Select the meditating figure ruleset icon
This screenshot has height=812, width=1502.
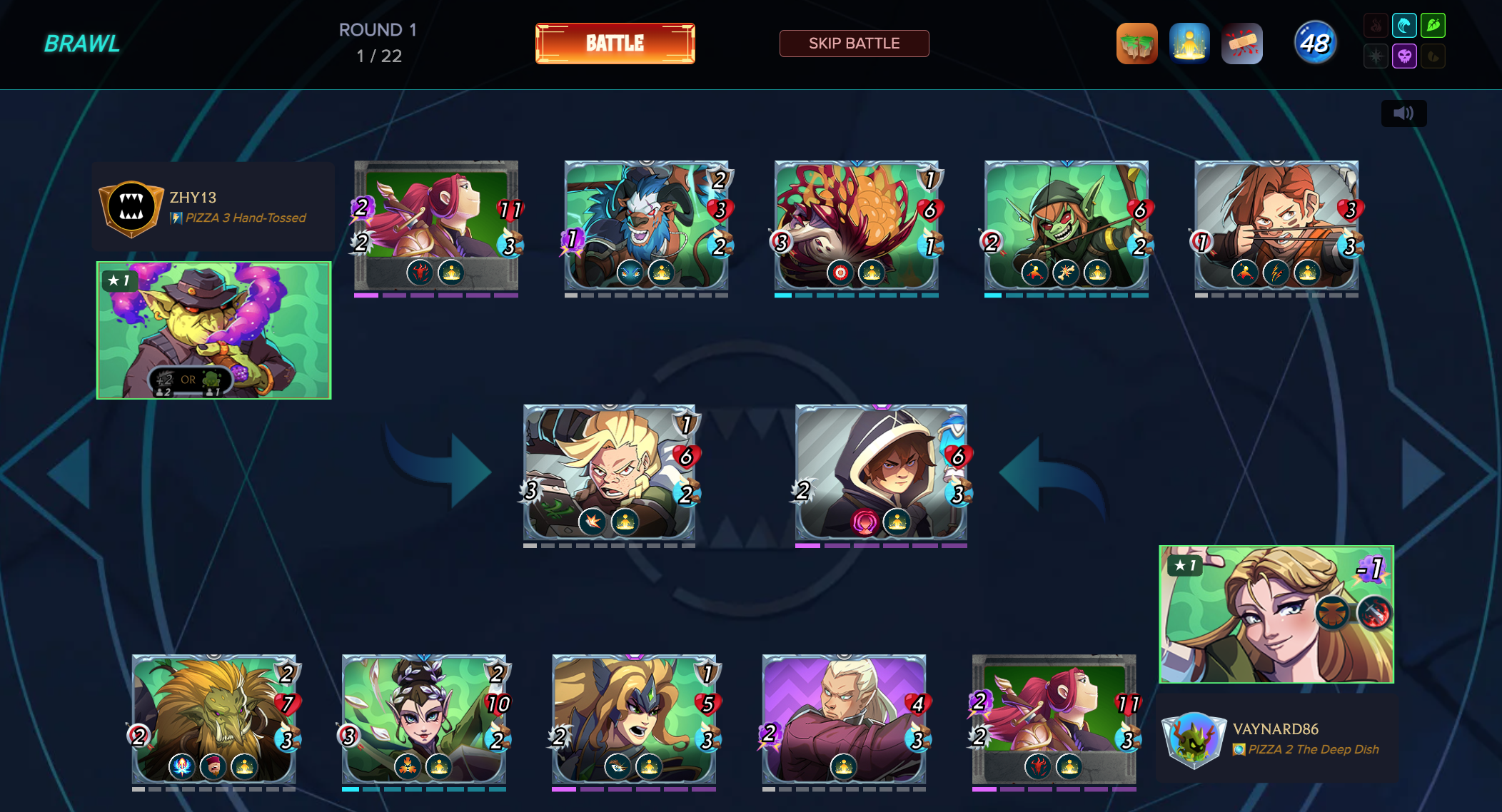[1189, 44]
